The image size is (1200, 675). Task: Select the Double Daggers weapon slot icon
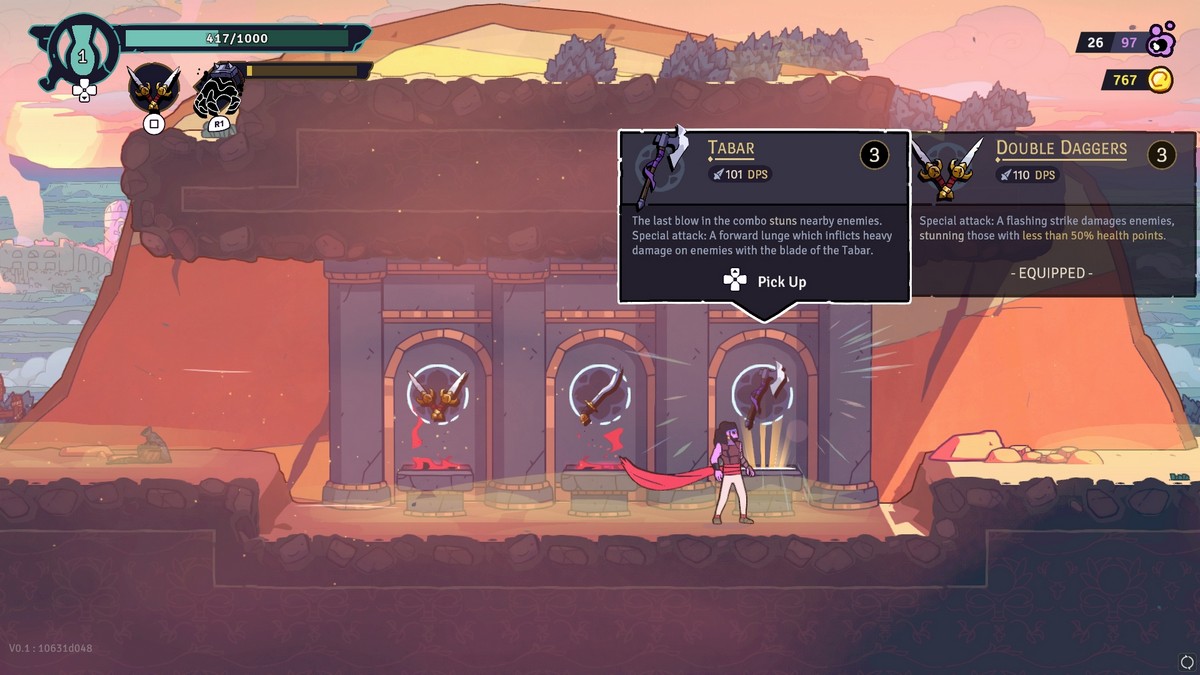154,89
